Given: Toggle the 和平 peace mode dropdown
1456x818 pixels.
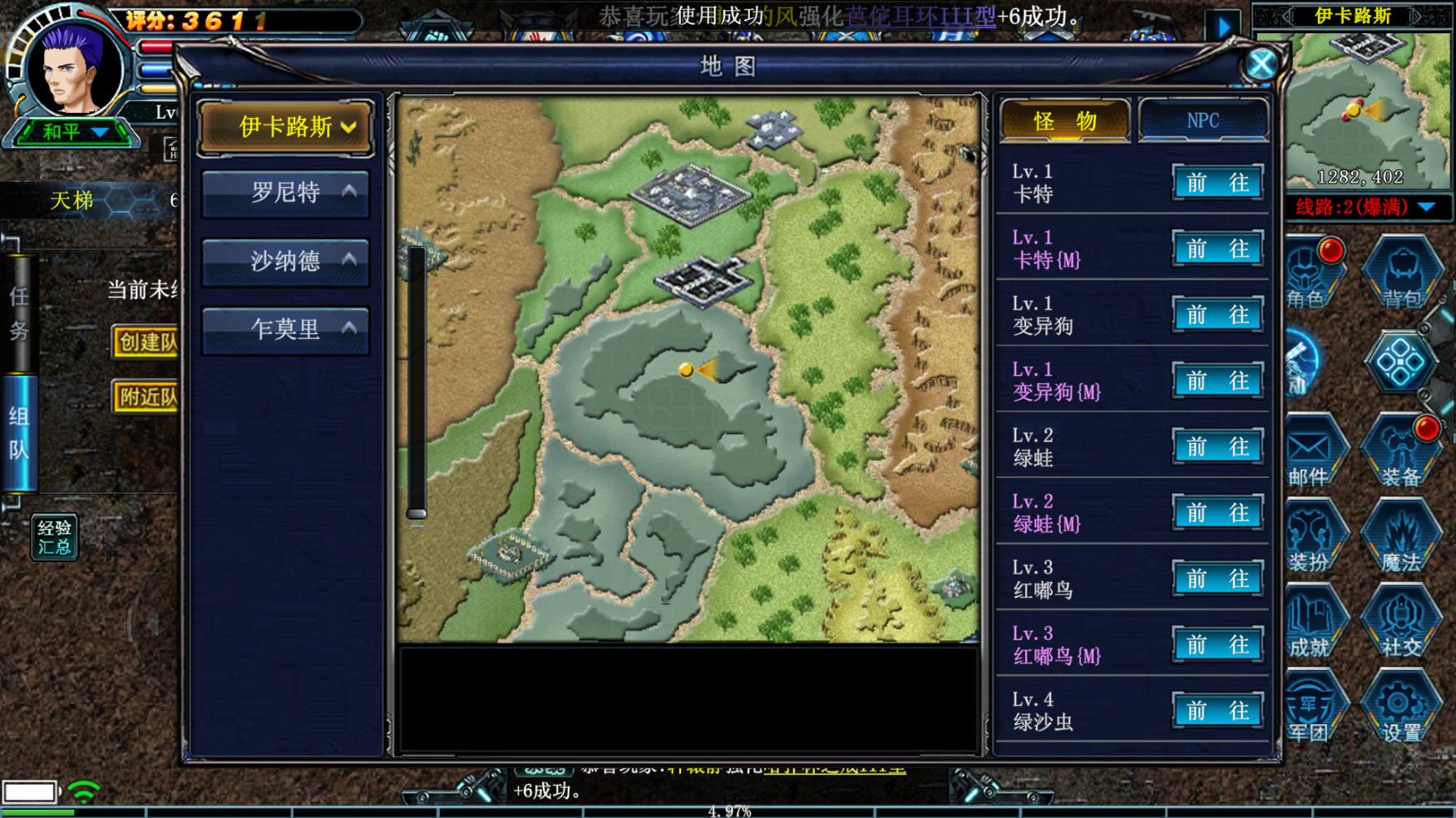Looking at the screenshot, I should pos(75,132).
